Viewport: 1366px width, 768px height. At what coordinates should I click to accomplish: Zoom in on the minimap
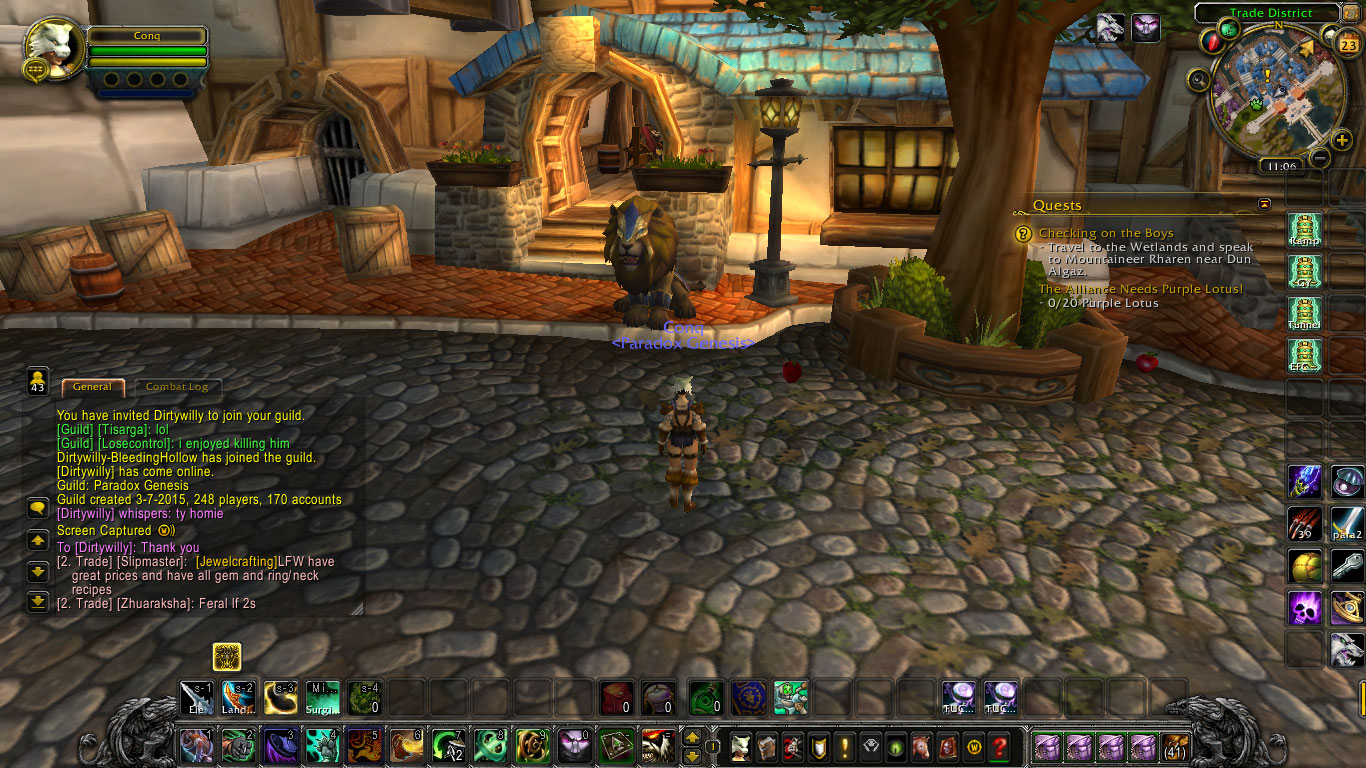[x=1342, y=140]
